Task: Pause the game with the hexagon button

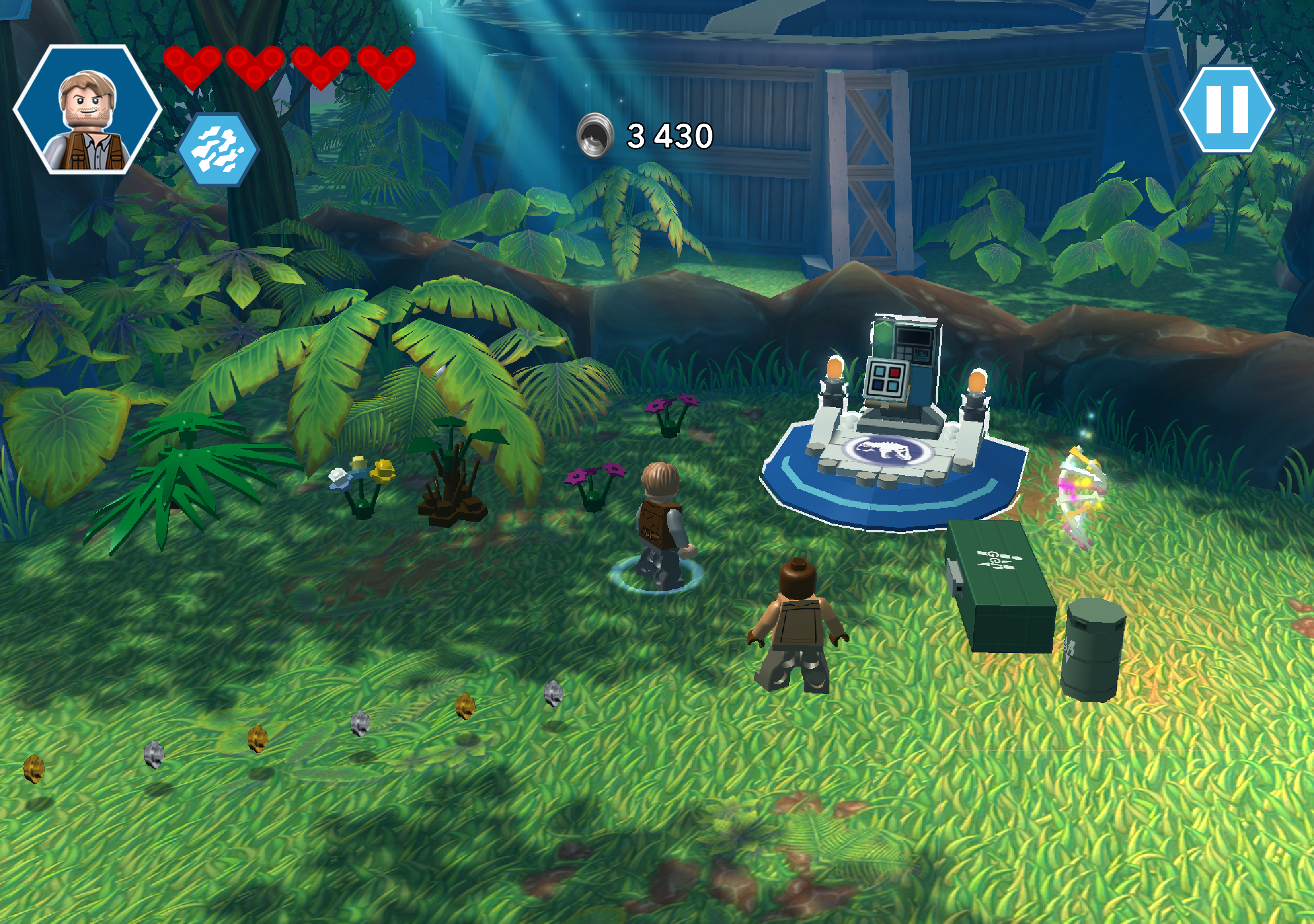Action: coord(1226,109)
